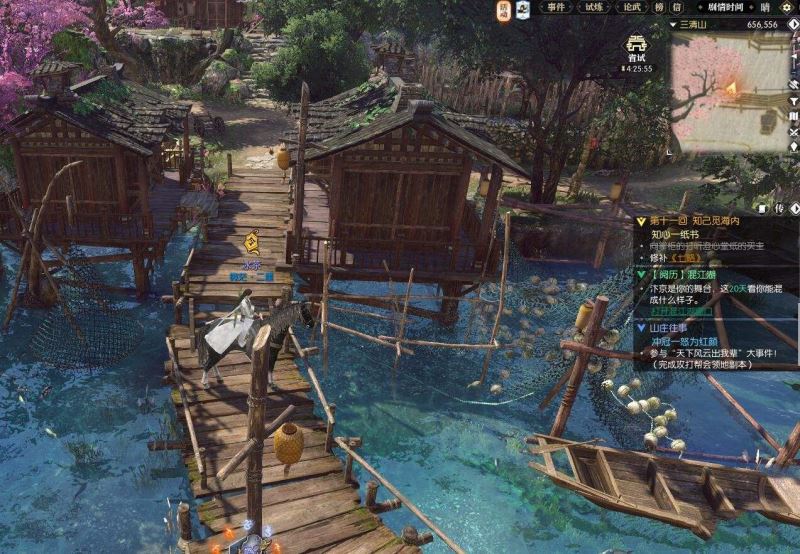Open the 论武 martial contest menu

(x=632, y=8)
